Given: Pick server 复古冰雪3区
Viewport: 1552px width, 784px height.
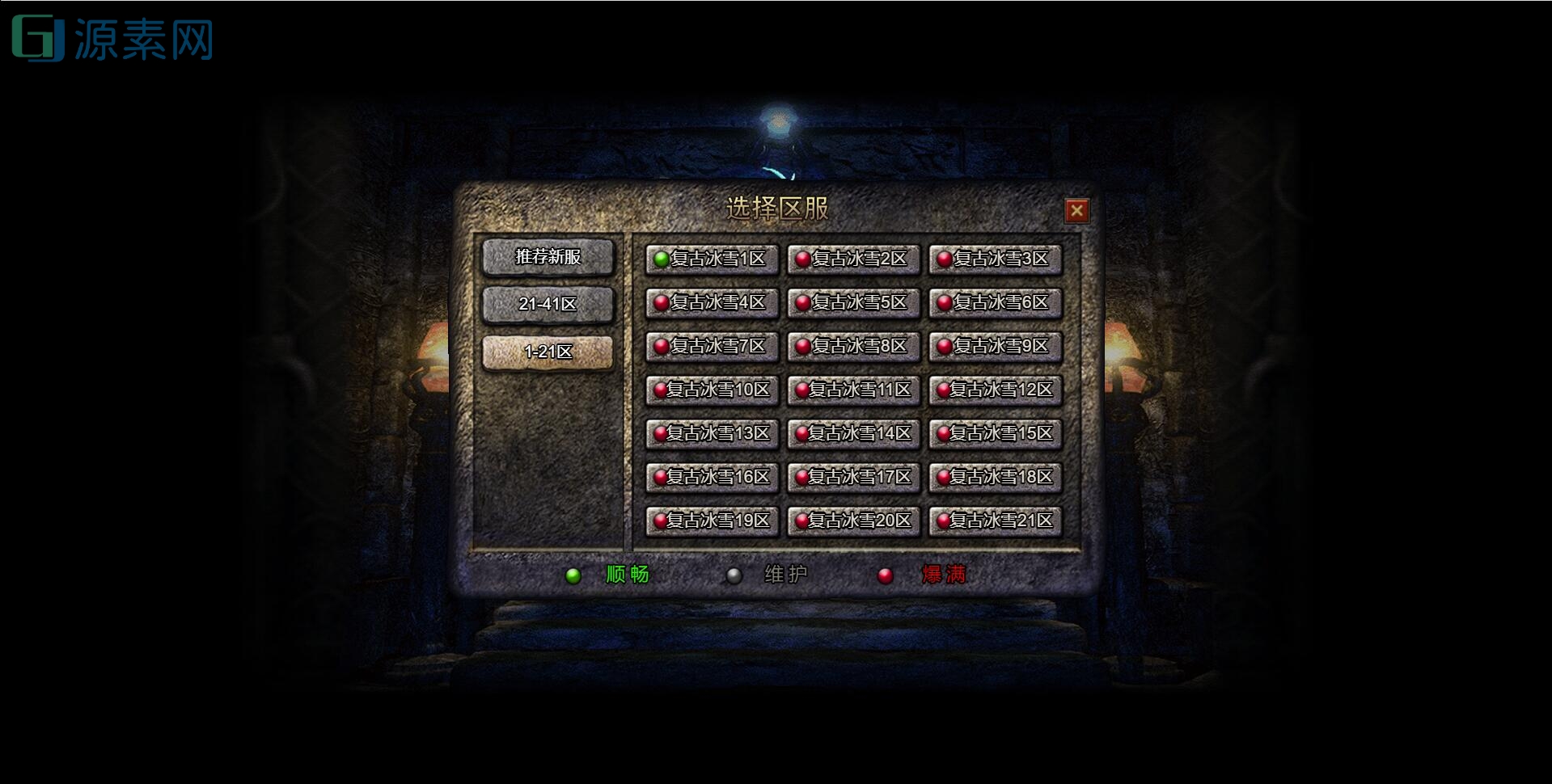Looking at the screenshot, I should tap(995, 259).
